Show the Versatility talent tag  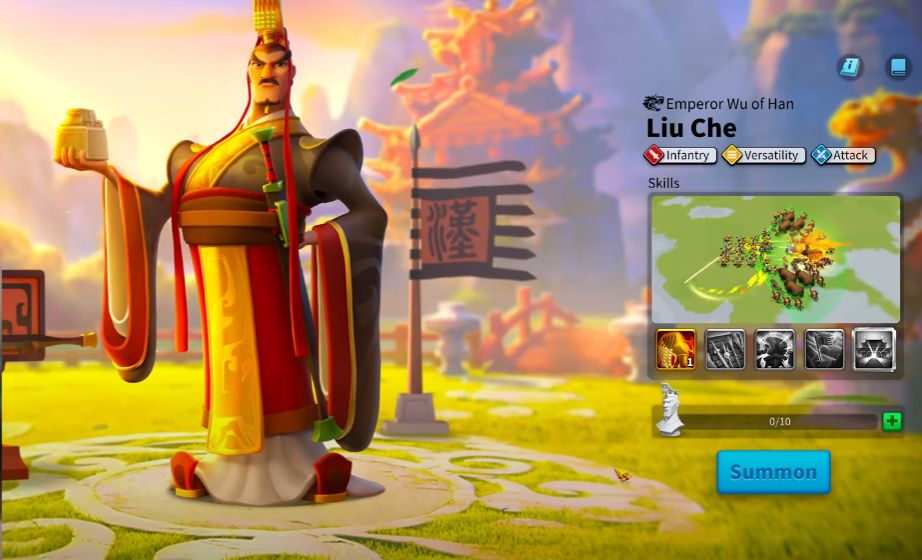coord(763,155)
